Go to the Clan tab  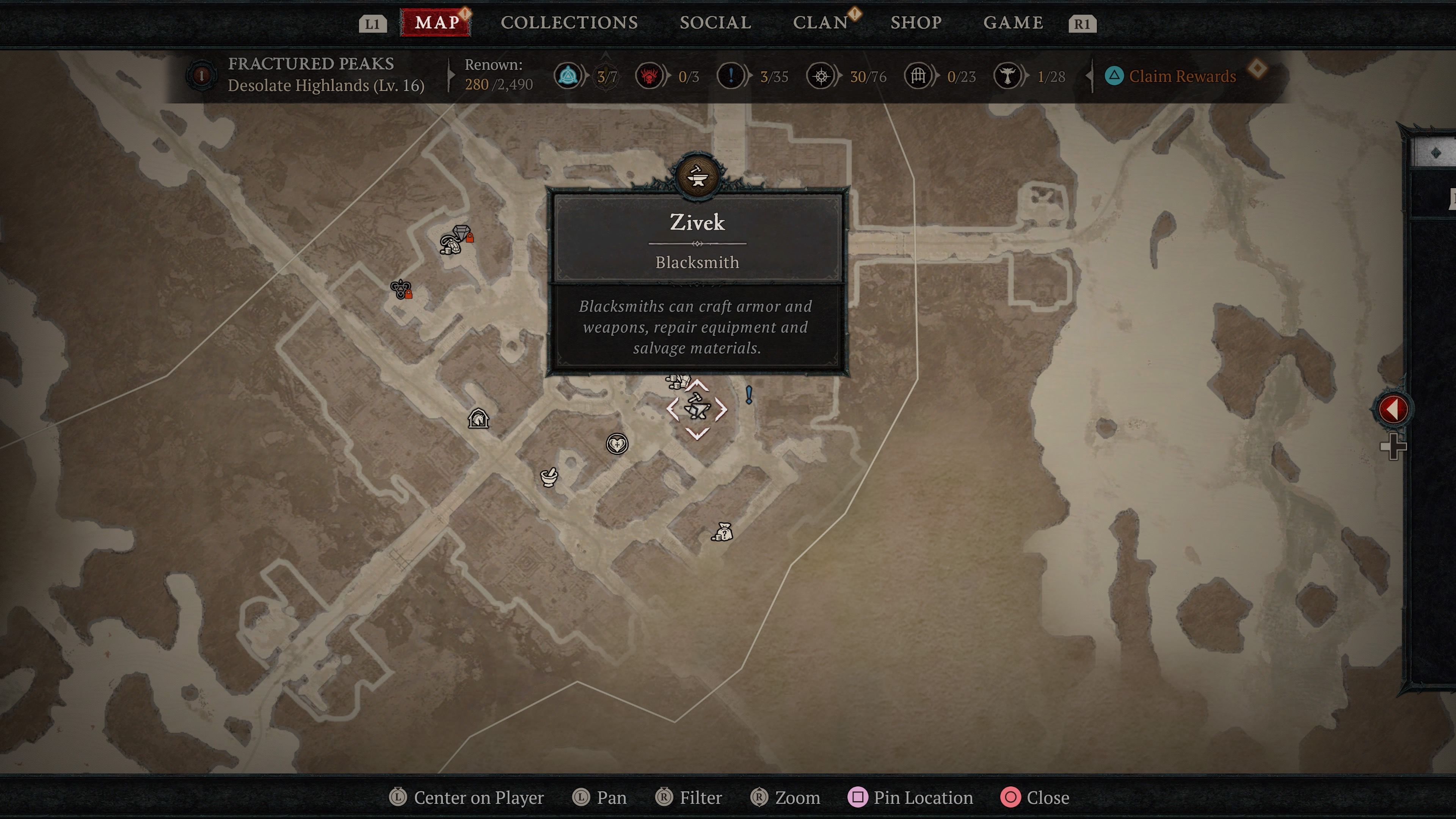coord(820,23)
